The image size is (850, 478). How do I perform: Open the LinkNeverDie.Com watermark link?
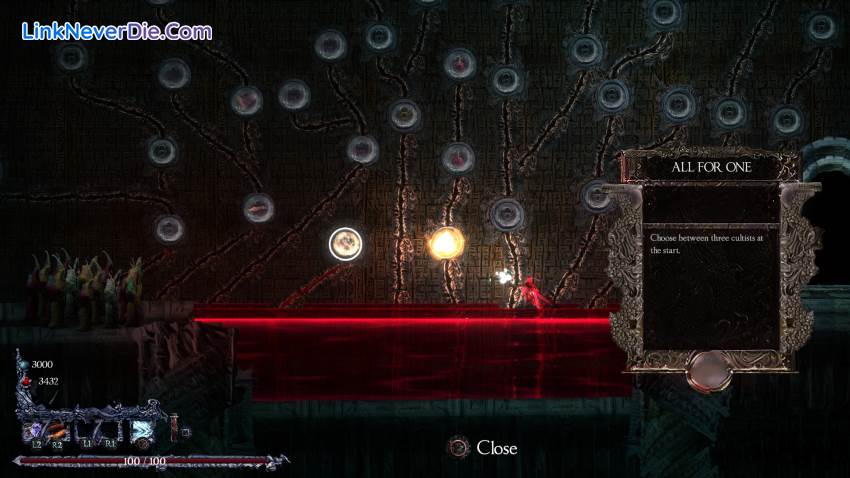pyautogui.click(x=116, y=31)
